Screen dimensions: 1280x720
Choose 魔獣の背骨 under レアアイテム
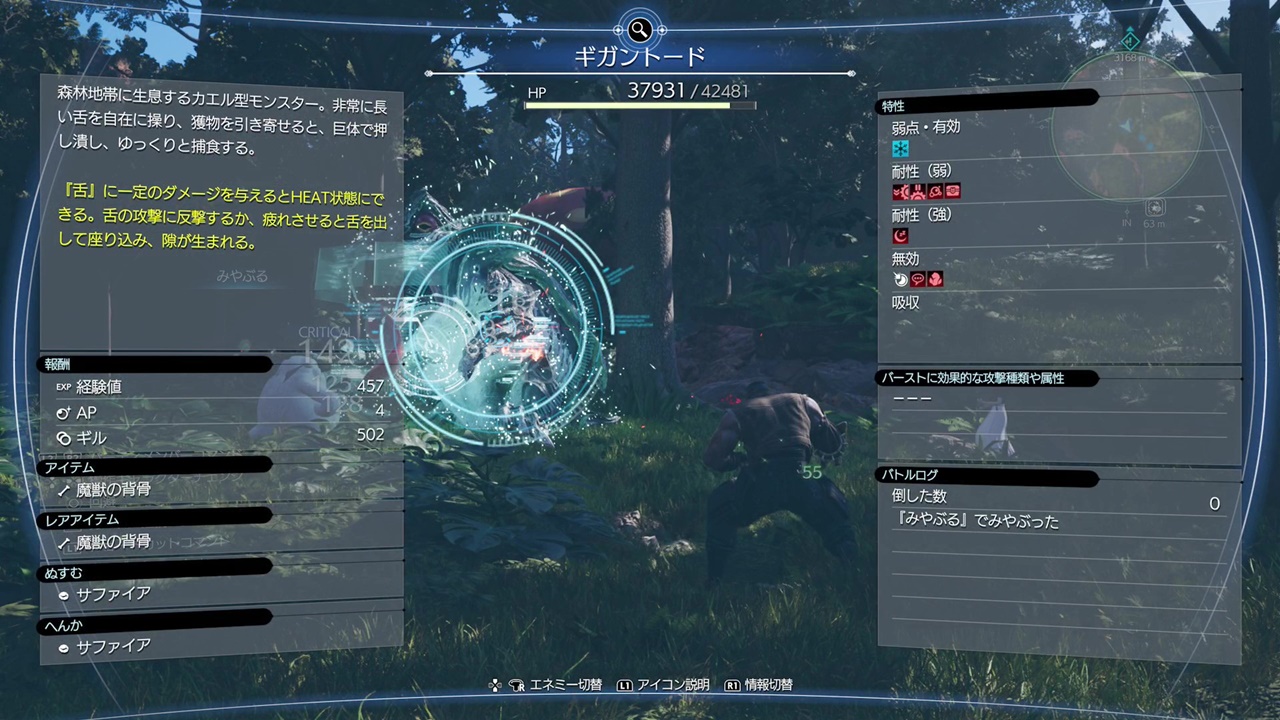[114, 542]
